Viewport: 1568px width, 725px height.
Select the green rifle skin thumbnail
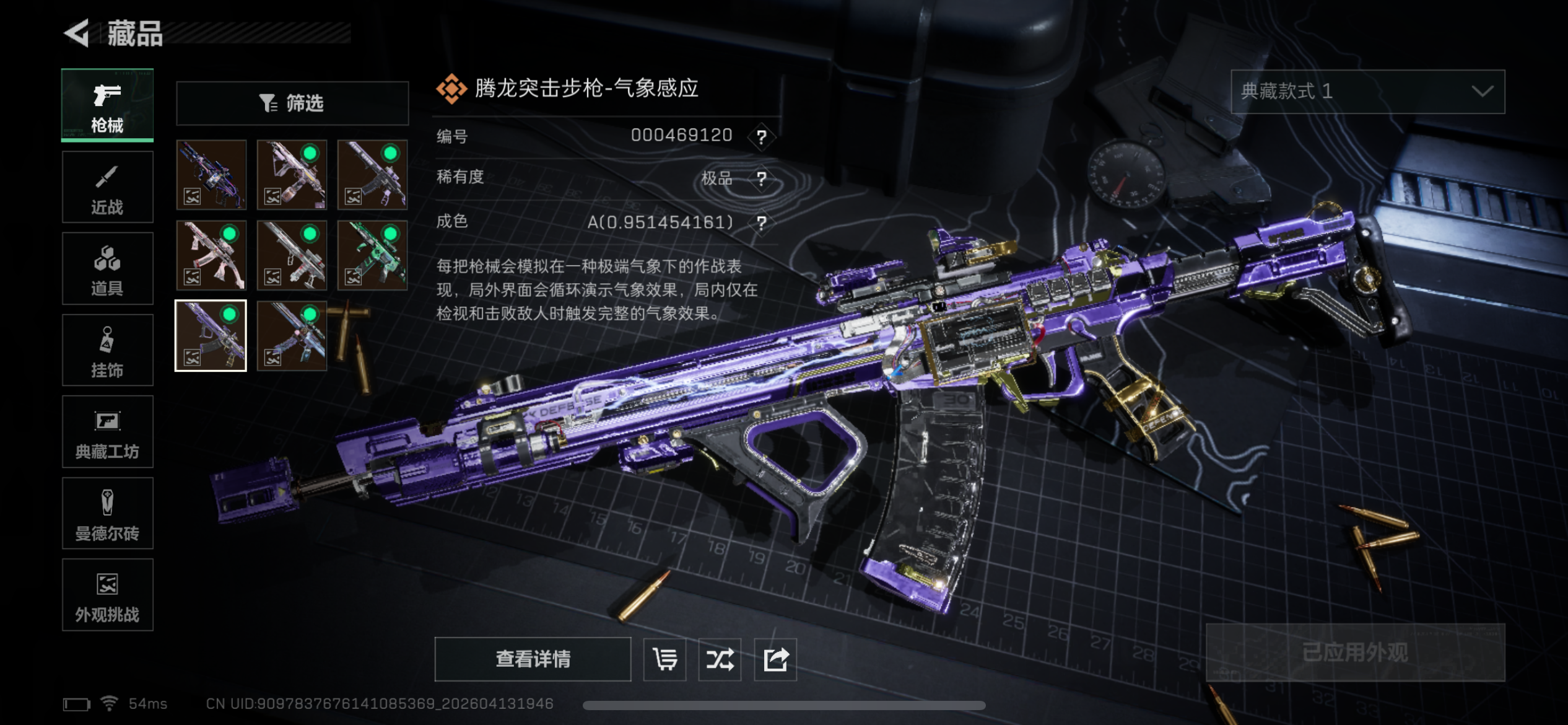pos(372,255)
